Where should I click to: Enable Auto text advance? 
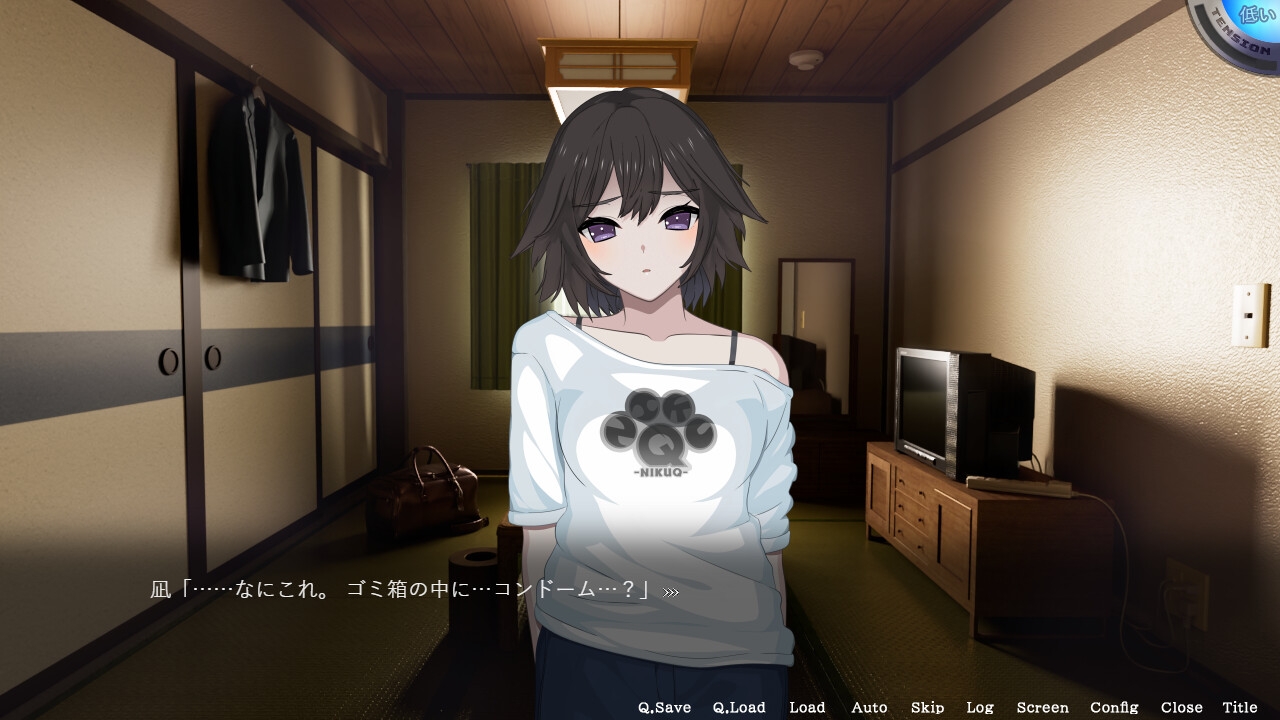tap(869, 707)
